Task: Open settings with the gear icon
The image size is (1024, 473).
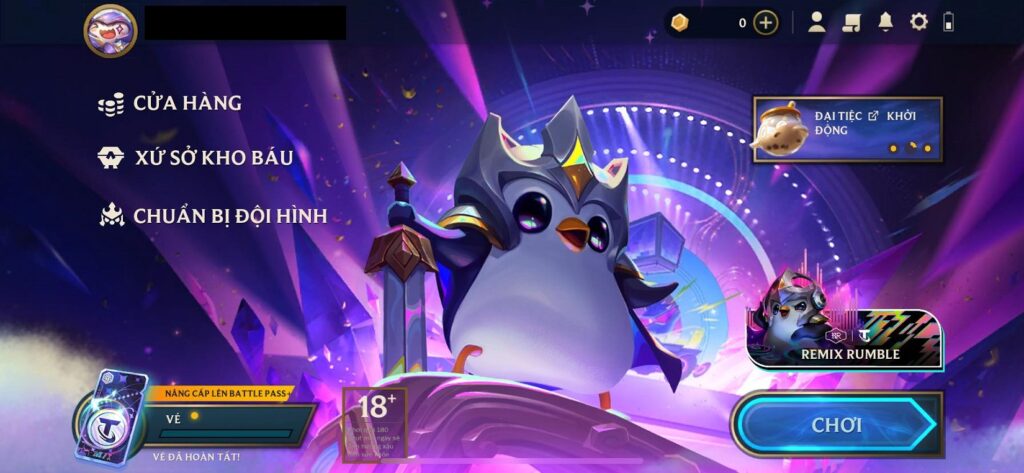Action: (x=918, y=22)
